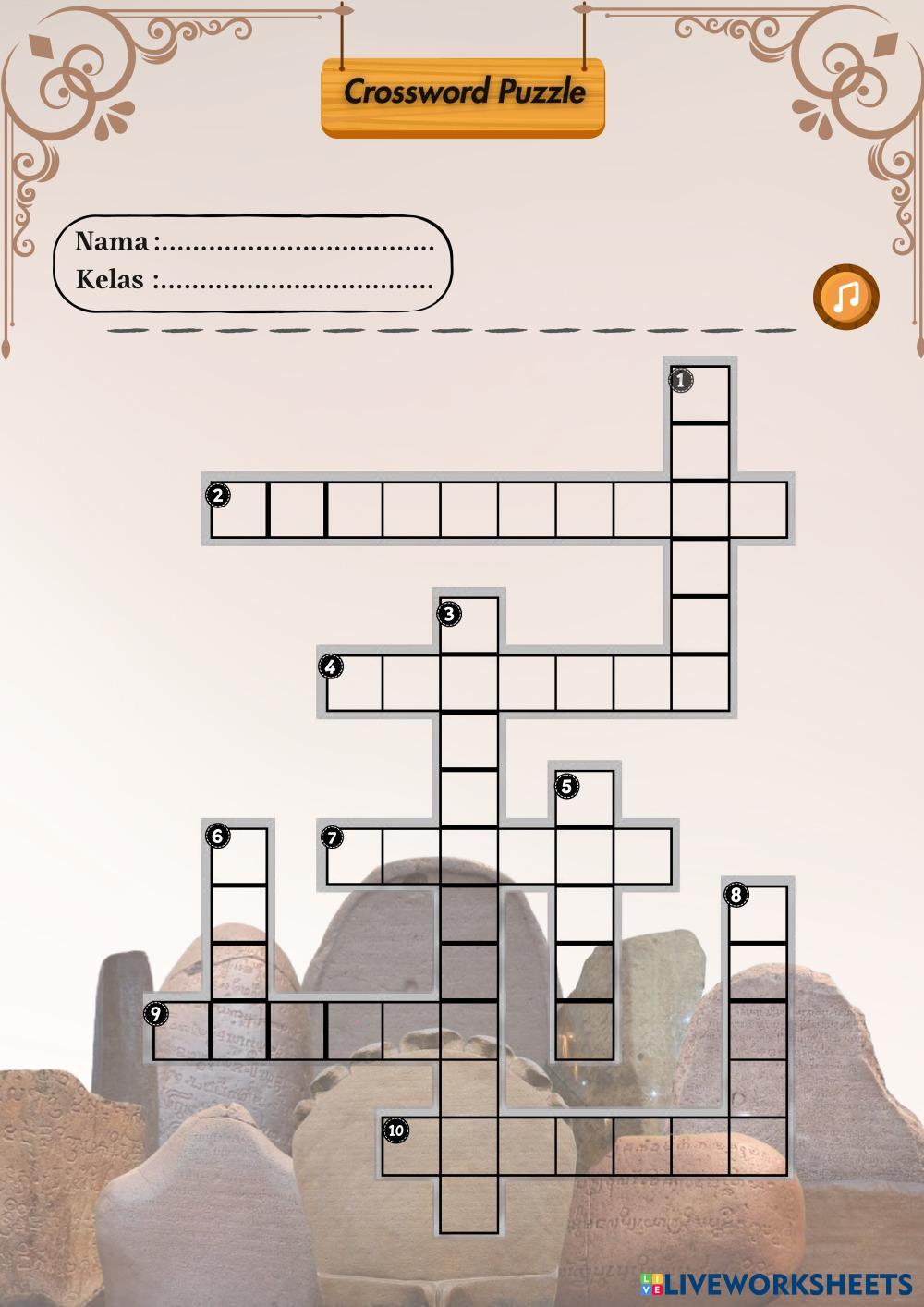Viewport: 924px width, 1307px height.
Task: Select the starting cell of clue 4
Action: click(354, 683)
